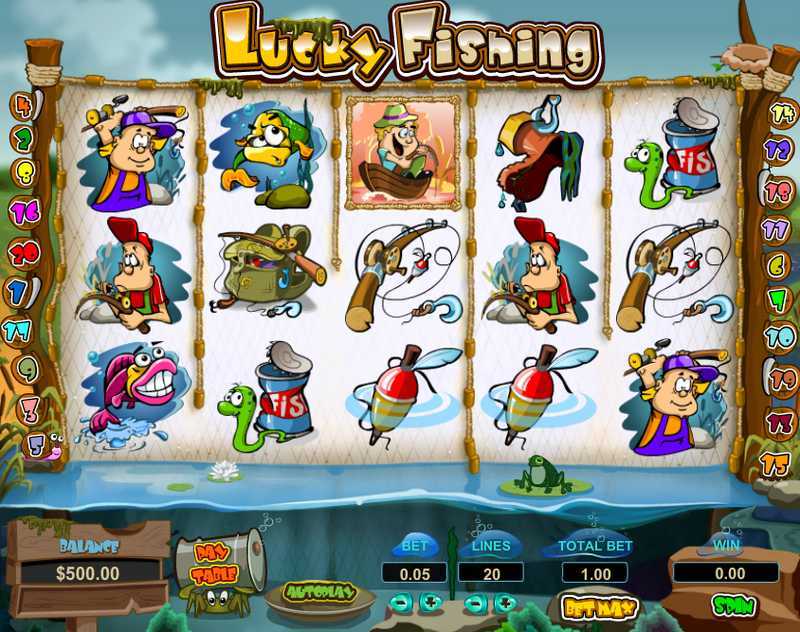
Task: Activate payline 20 marker
Action: click(22, 249)
